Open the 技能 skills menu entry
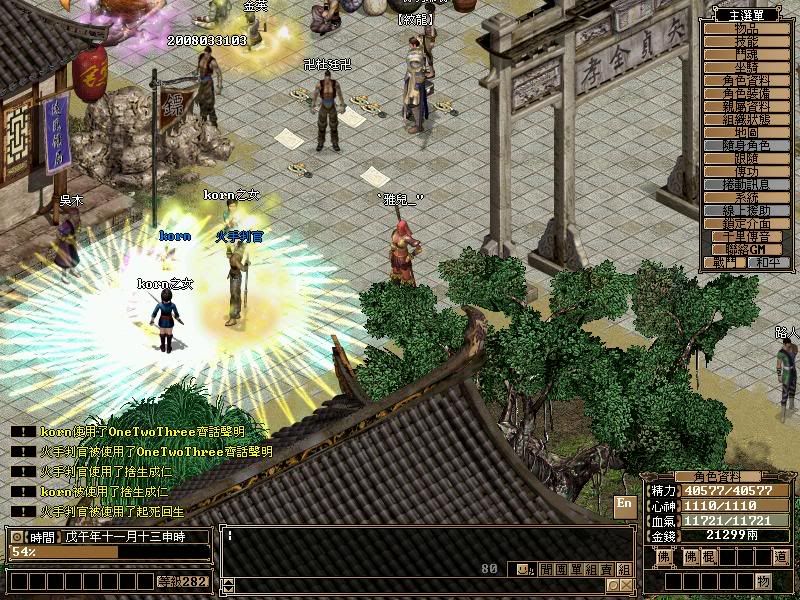Image resolution: width=800 pixels, height=600 pixels. coord(747,41)
